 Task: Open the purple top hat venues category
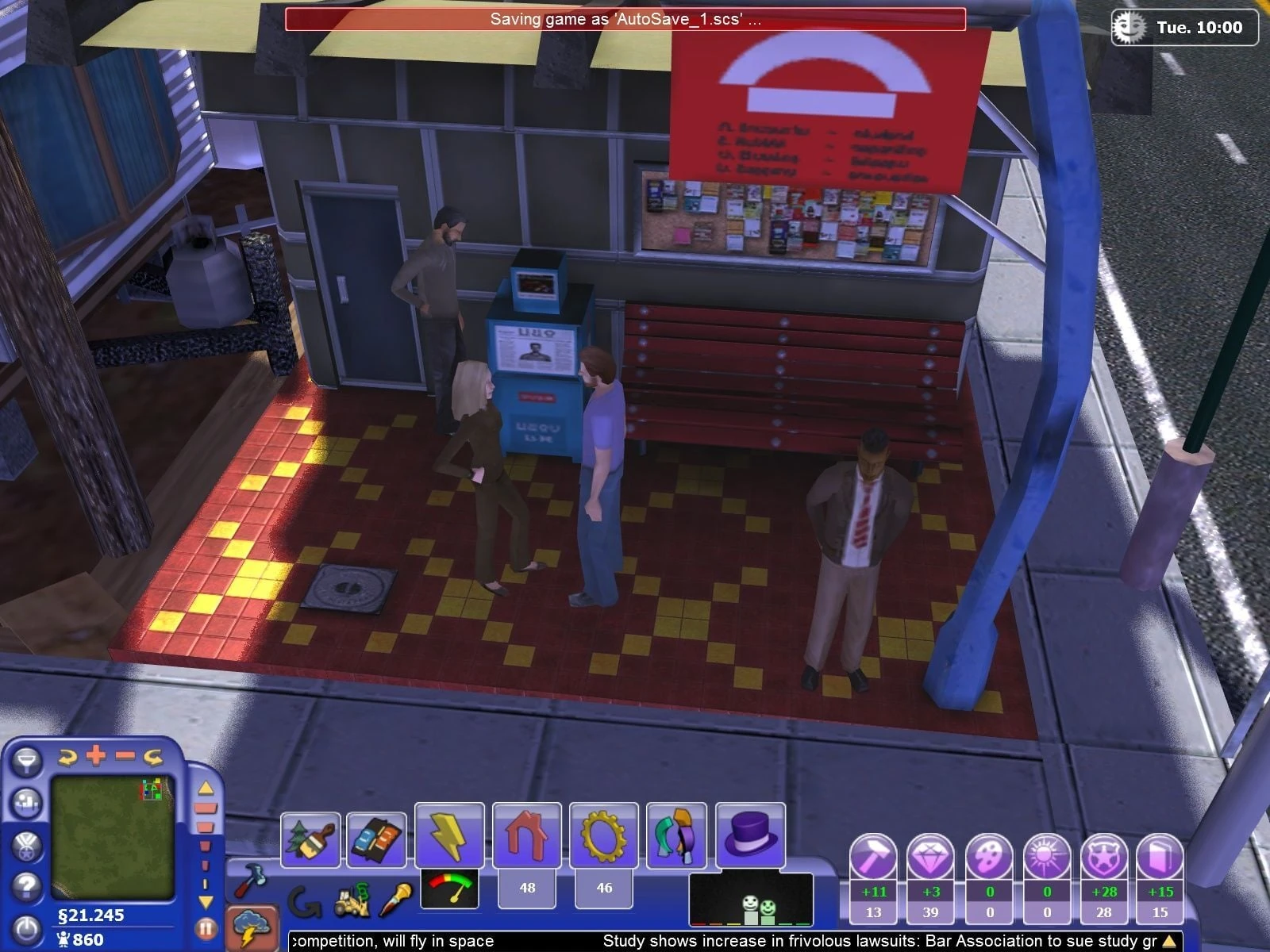click(x=750, y=835)
